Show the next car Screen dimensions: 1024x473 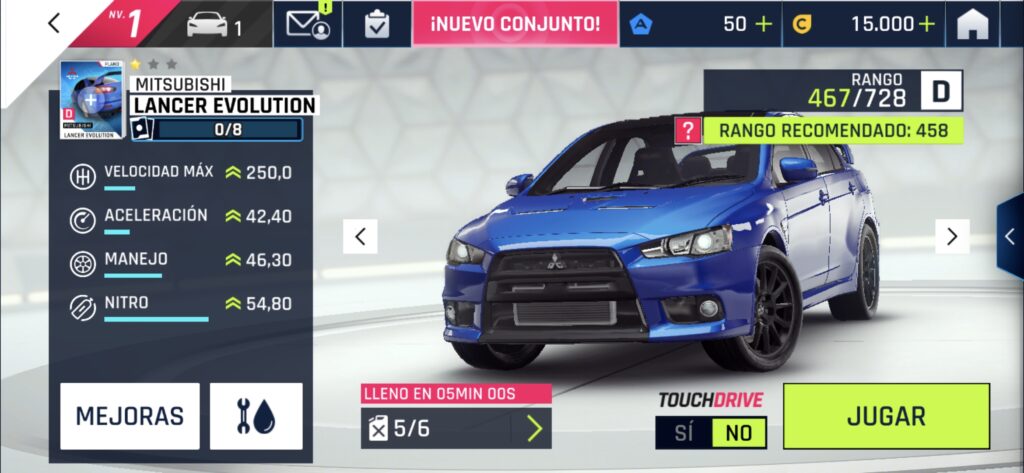pos(952,236)
